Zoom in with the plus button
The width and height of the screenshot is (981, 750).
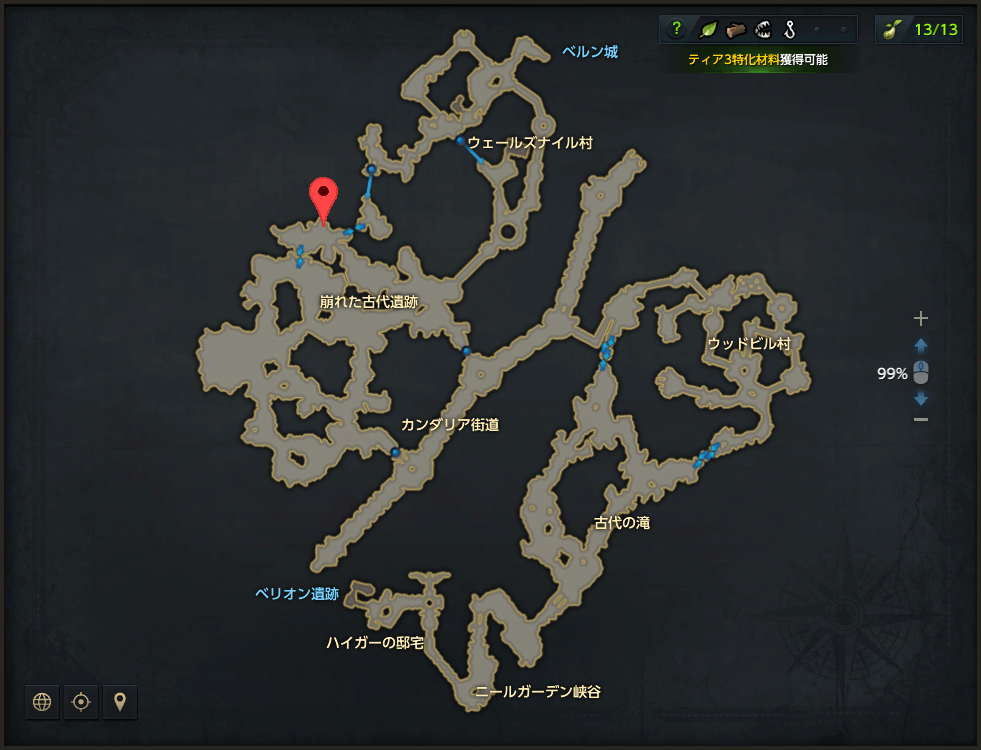coord(921,319)
